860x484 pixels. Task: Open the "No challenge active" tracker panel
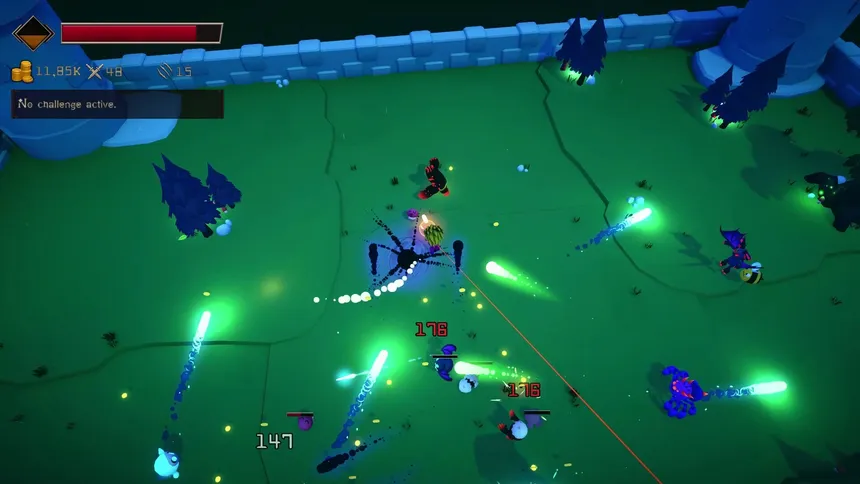[117, 104]
